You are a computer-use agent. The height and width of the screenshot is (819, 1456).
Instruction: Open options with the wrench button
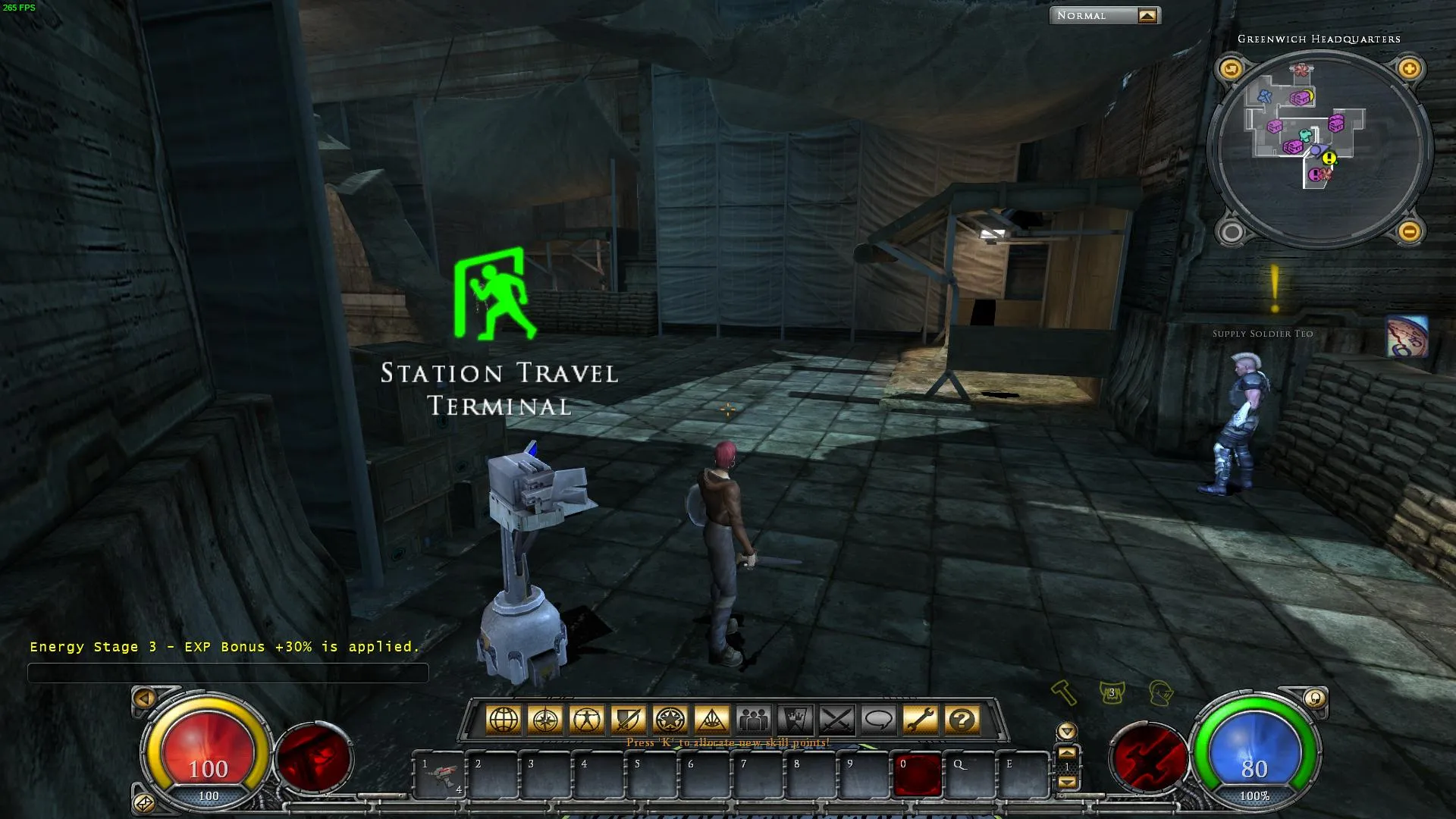pos(921,720)
